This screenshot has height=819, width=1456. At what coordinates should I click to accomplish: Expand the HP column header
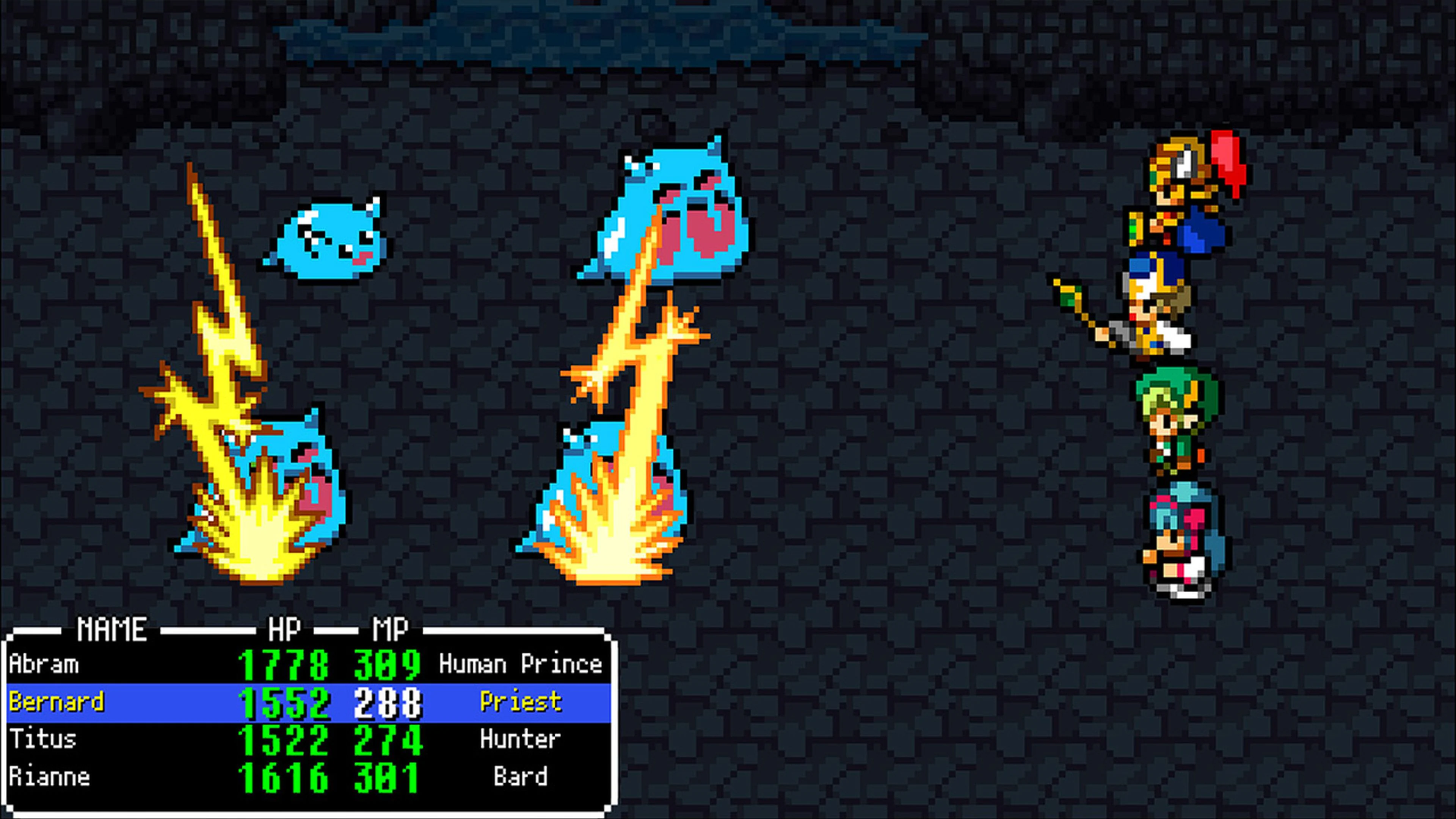[286, 628]
